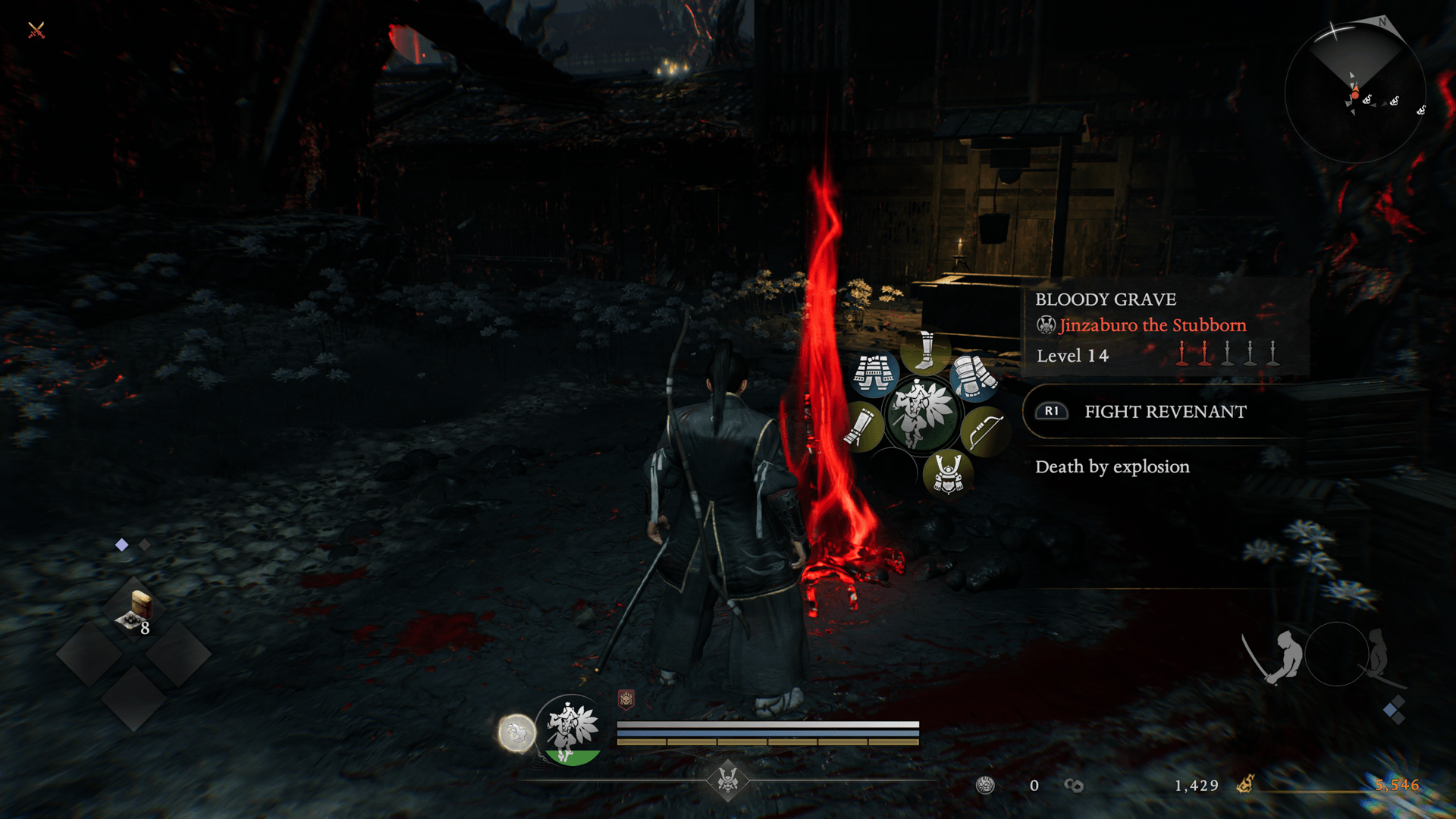Viewport: 1456px width, 819px height.
Task: Inspect the revenant's gauntlets icon
Action: click(973, 377)
